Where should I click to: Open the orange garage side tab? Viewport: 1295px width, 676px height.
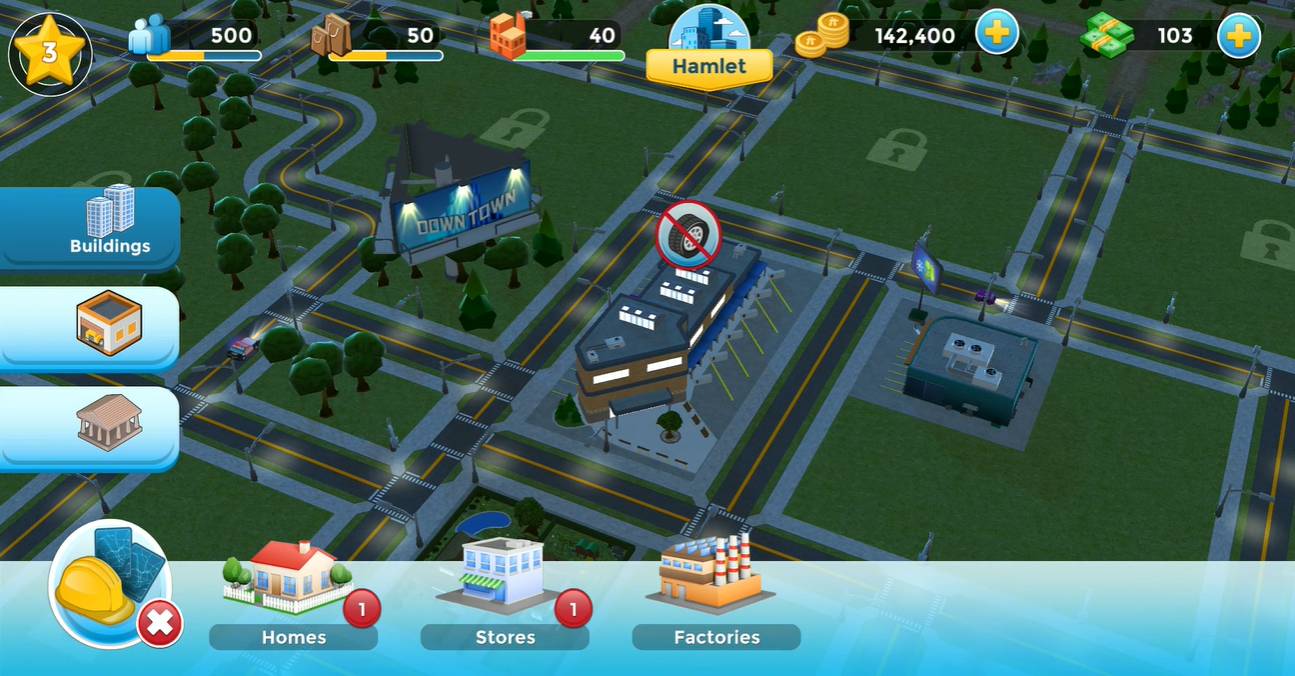108,324
